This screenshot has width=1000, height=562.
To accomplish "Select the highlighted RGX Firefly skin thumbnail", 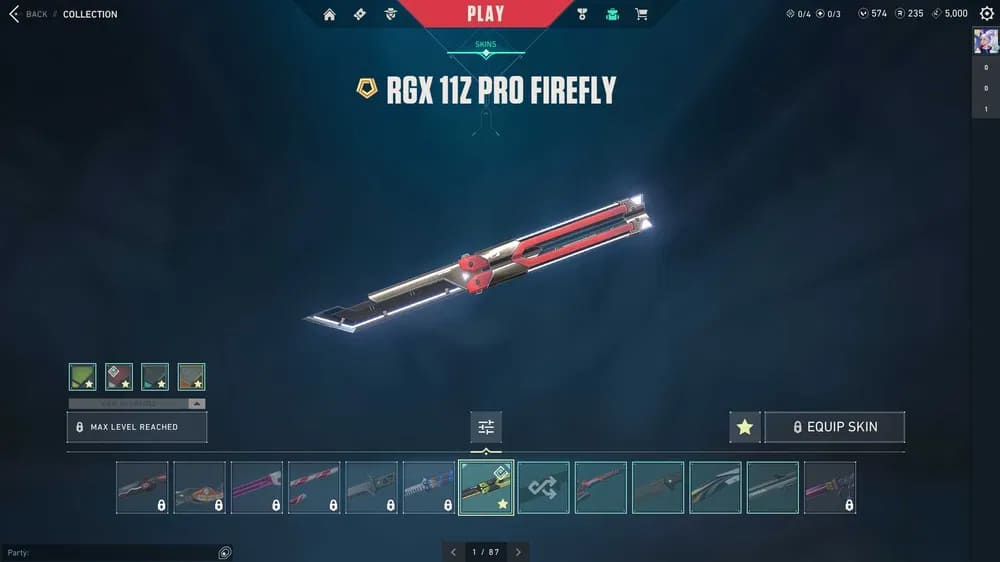I will (x=486, y=487).
